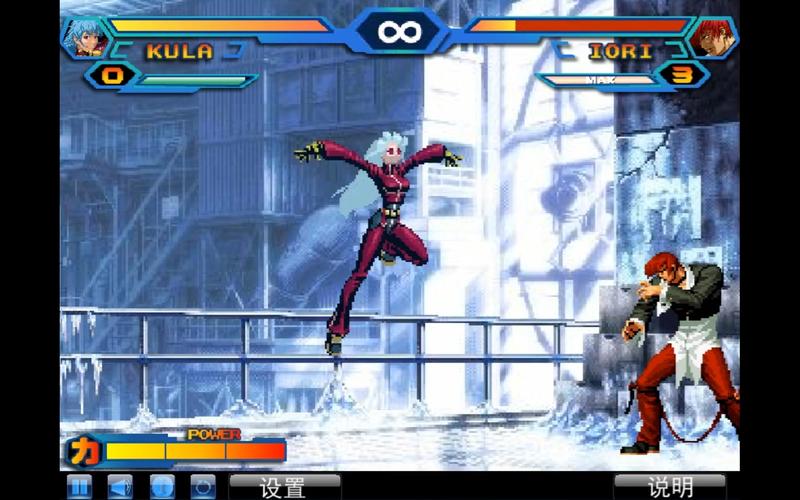Click the round blue fullscreen icon
This screenshot has width=800, height=500.
tap(162, 487)
